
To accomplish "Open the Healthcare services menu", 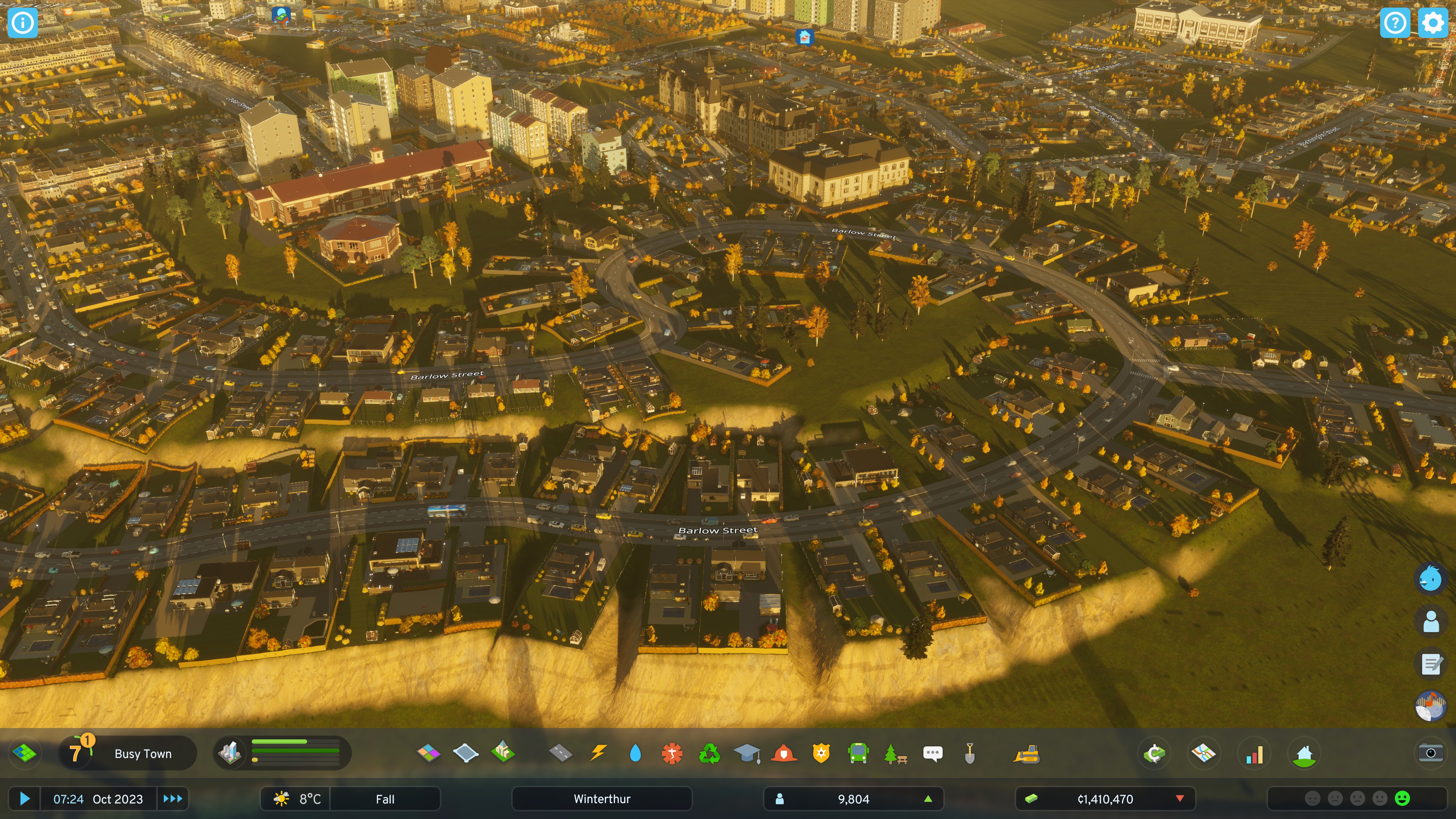I will pyautogui.click(x=672, y=753).
